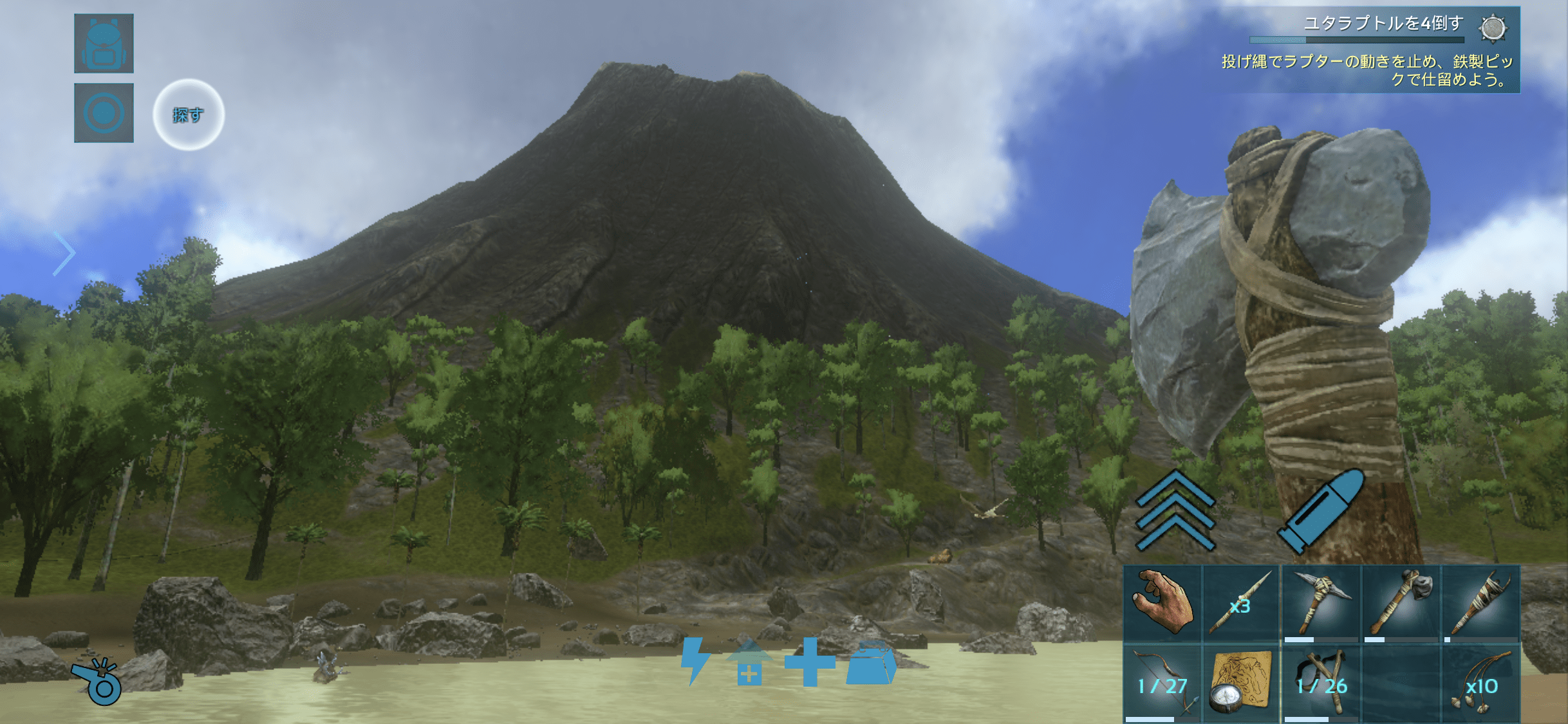Screen dimensions: 1568x724
Task: Select the bare hand hotbar slot
Action: (1162, 604)
